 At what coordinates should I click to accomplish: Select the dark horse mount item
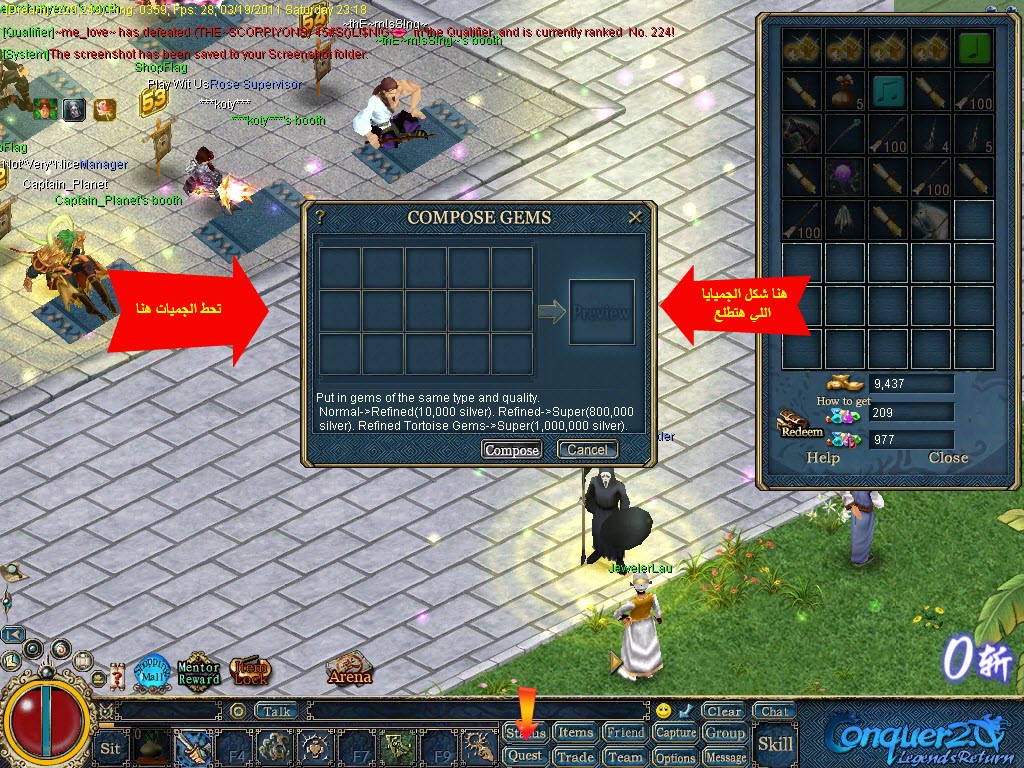(x=801, y=135)
